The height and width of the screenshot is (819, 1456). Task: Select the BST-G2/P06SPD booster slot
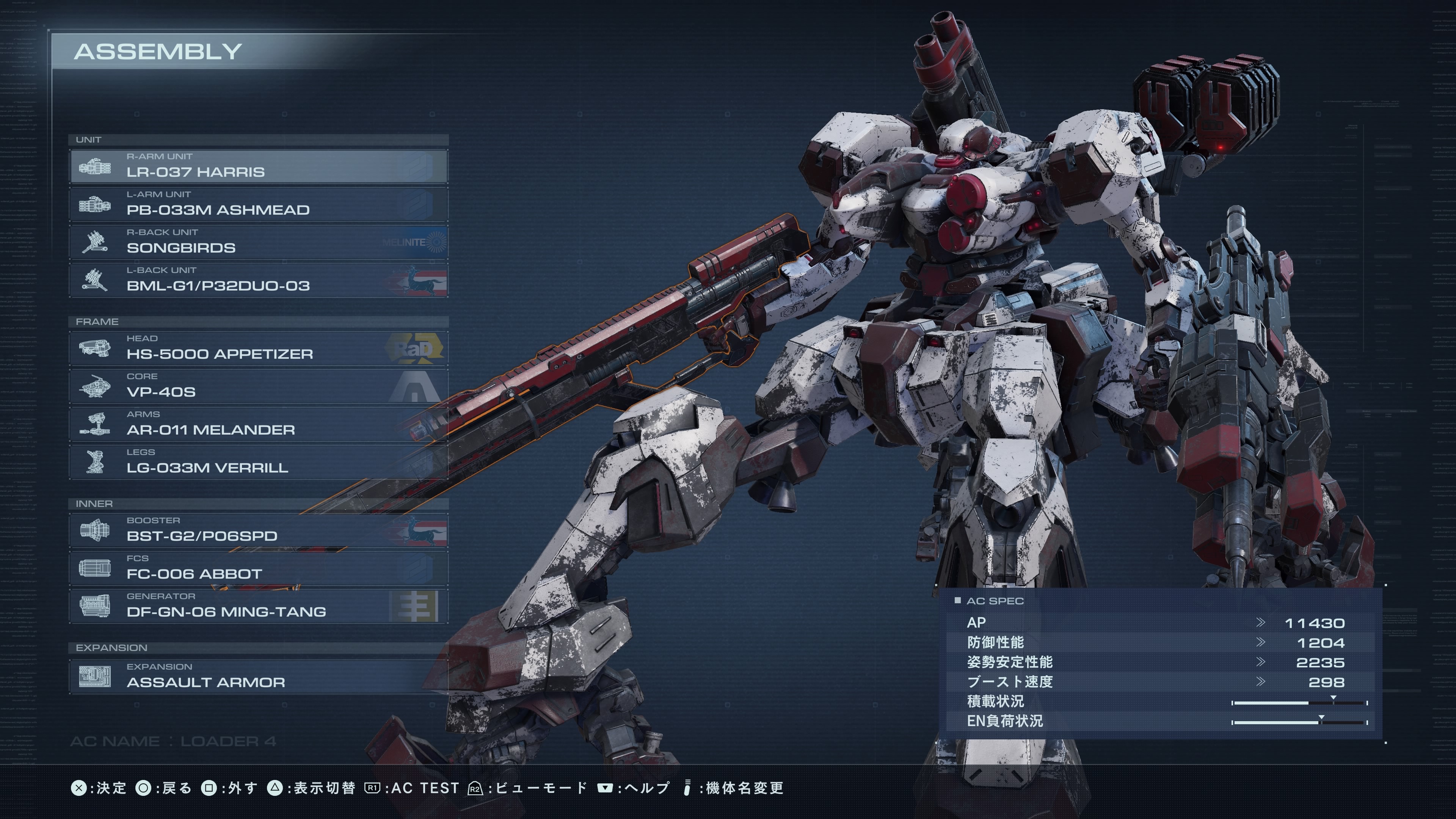pos(258,530)
